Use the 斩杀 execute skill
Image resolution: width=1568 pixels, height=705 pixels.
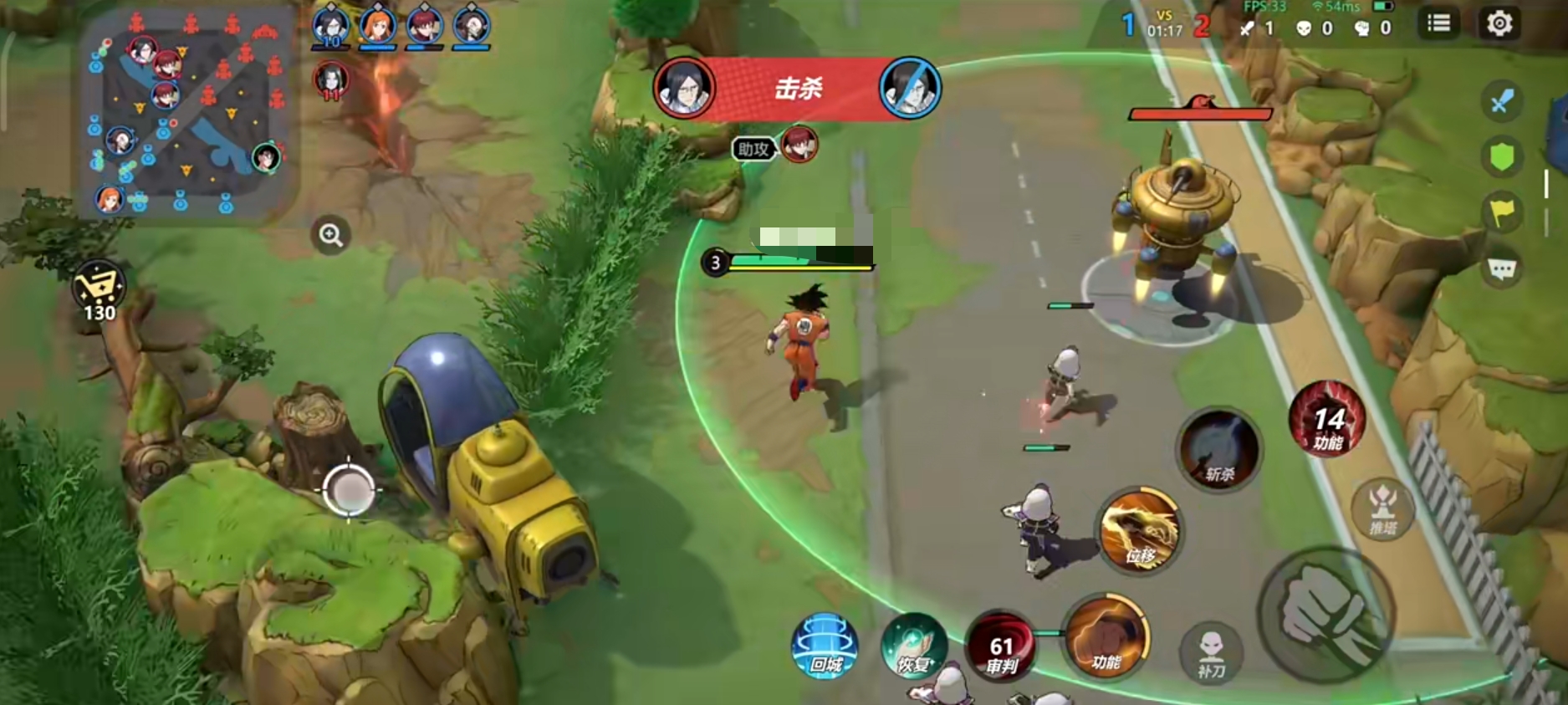pyautogui.click(x=1219, y=450)
